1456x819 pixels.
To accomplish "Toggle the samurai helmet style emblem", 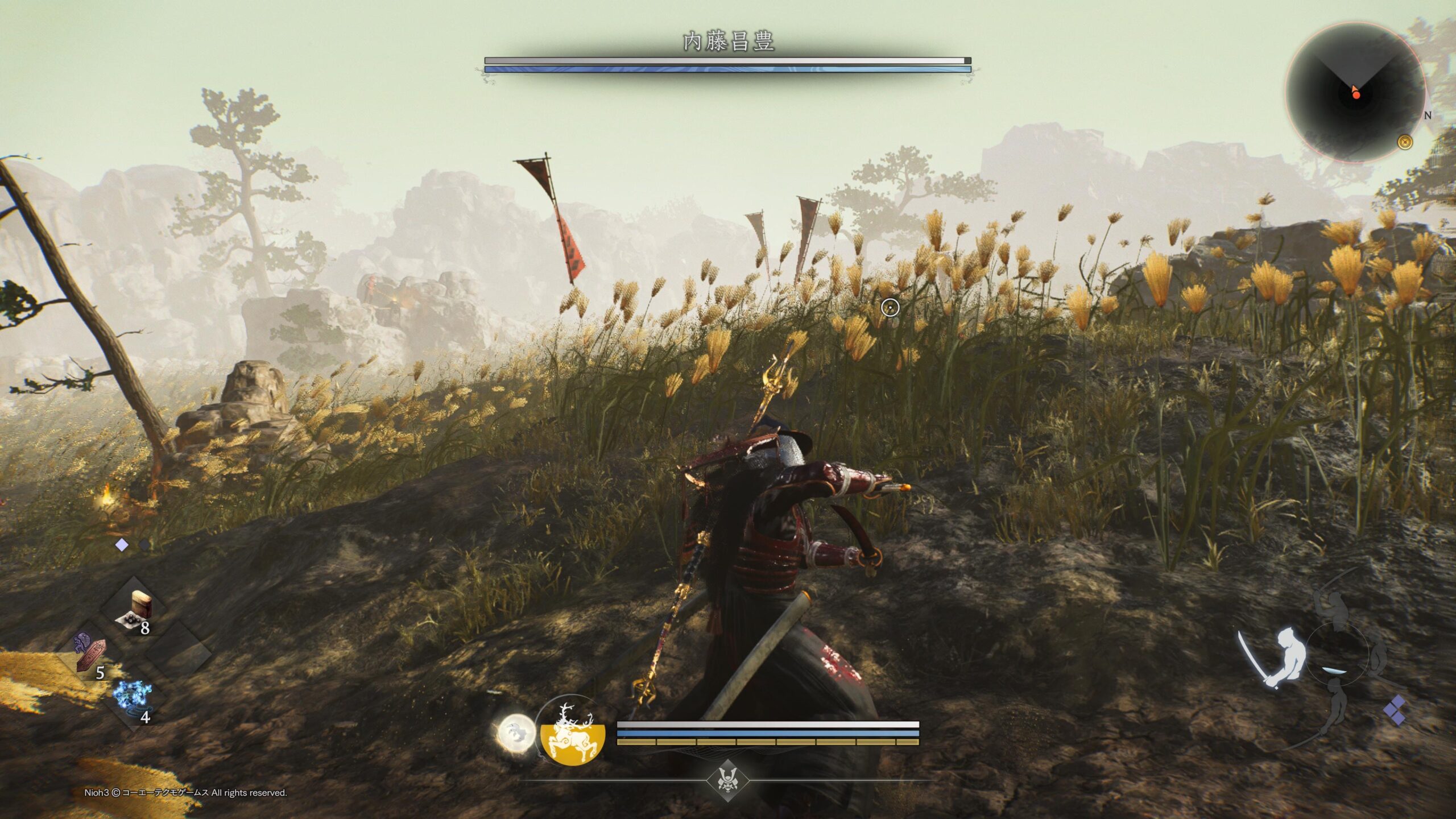I will (727, 780).
